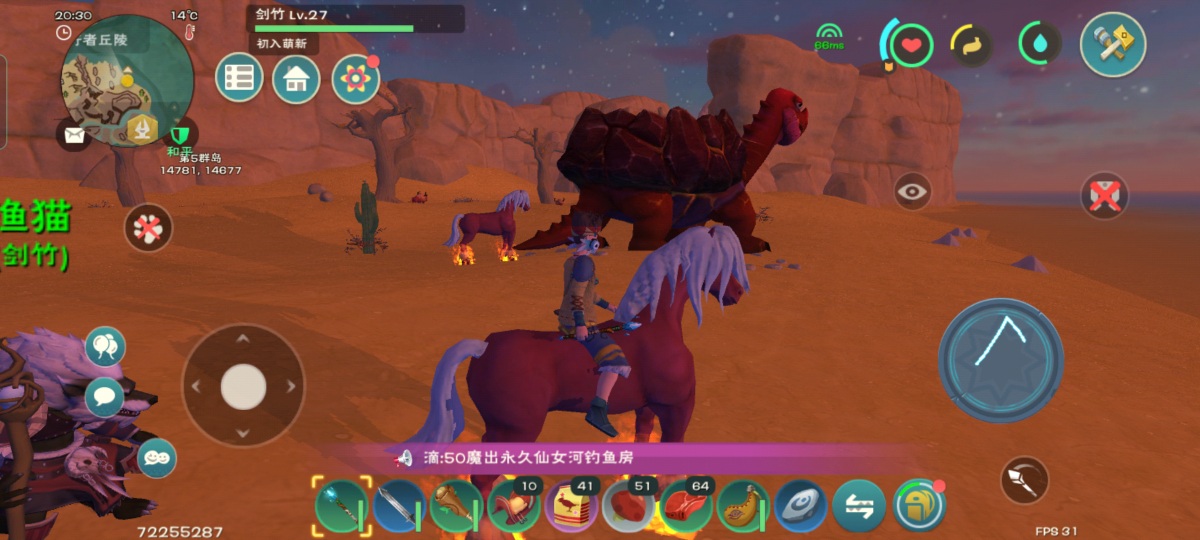The width and height of the screenshot is (1200, 540).
Task: Select the raw steak slot with 64
Action: [686, 506]
